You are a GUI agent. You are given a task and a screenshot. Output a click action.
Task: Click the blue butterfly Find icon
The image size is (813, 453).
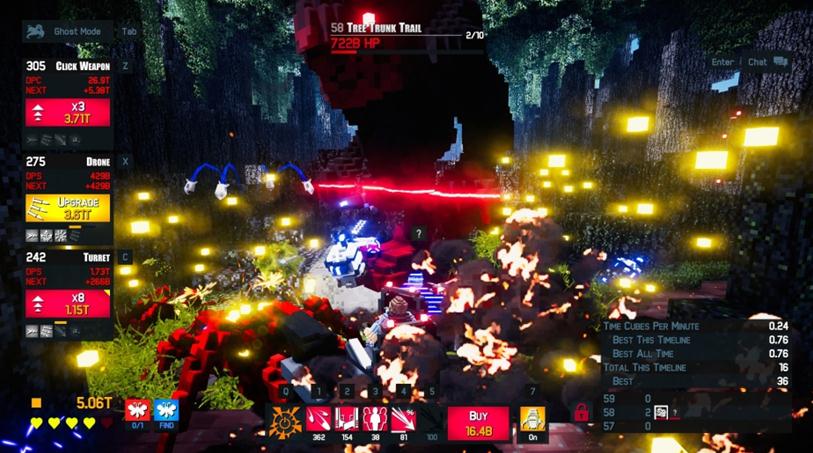pyautogui.click(x=166, y=409)
